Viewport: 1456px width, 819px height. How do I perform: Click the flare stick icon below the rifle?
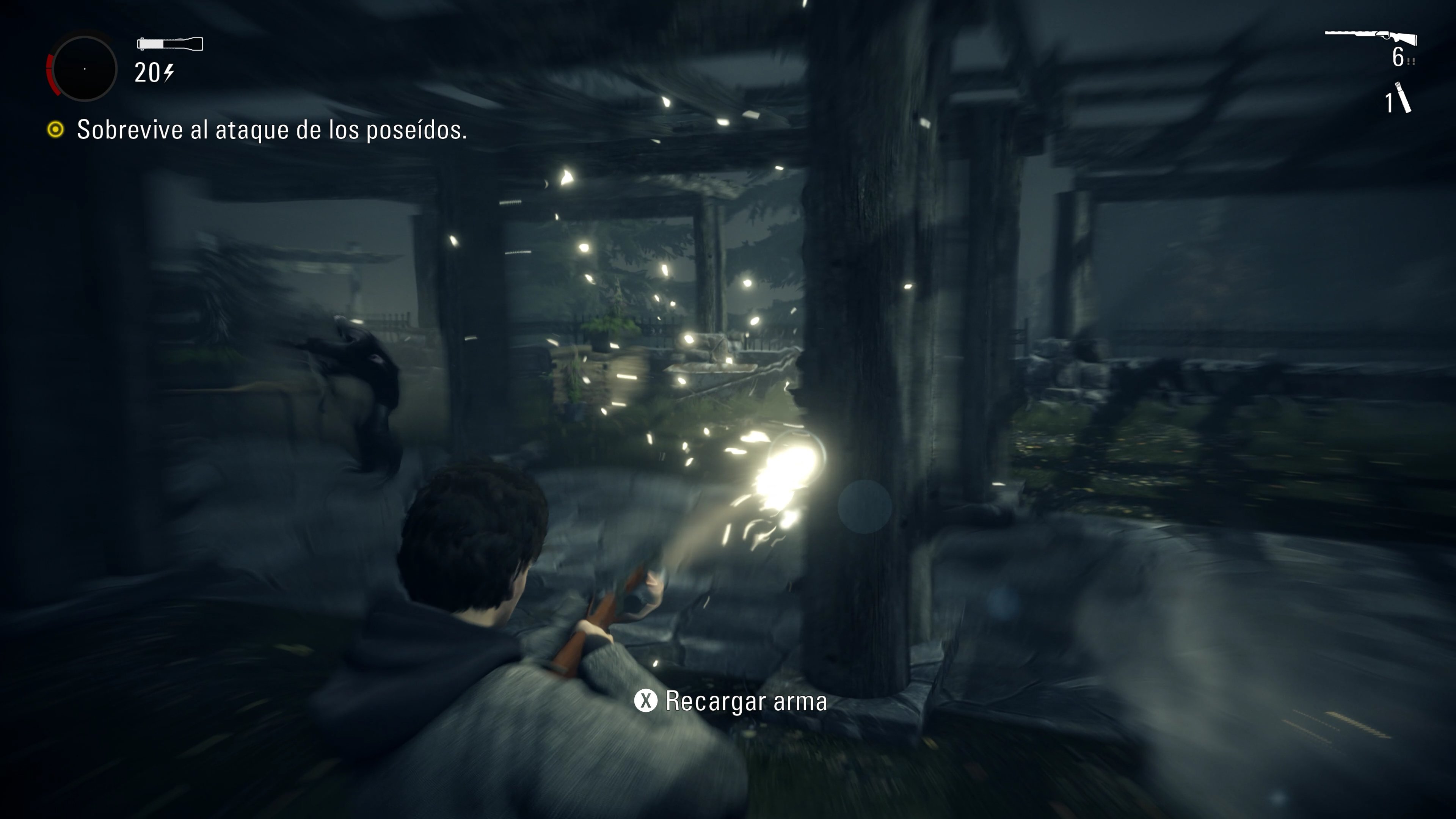pos(1404,97)
